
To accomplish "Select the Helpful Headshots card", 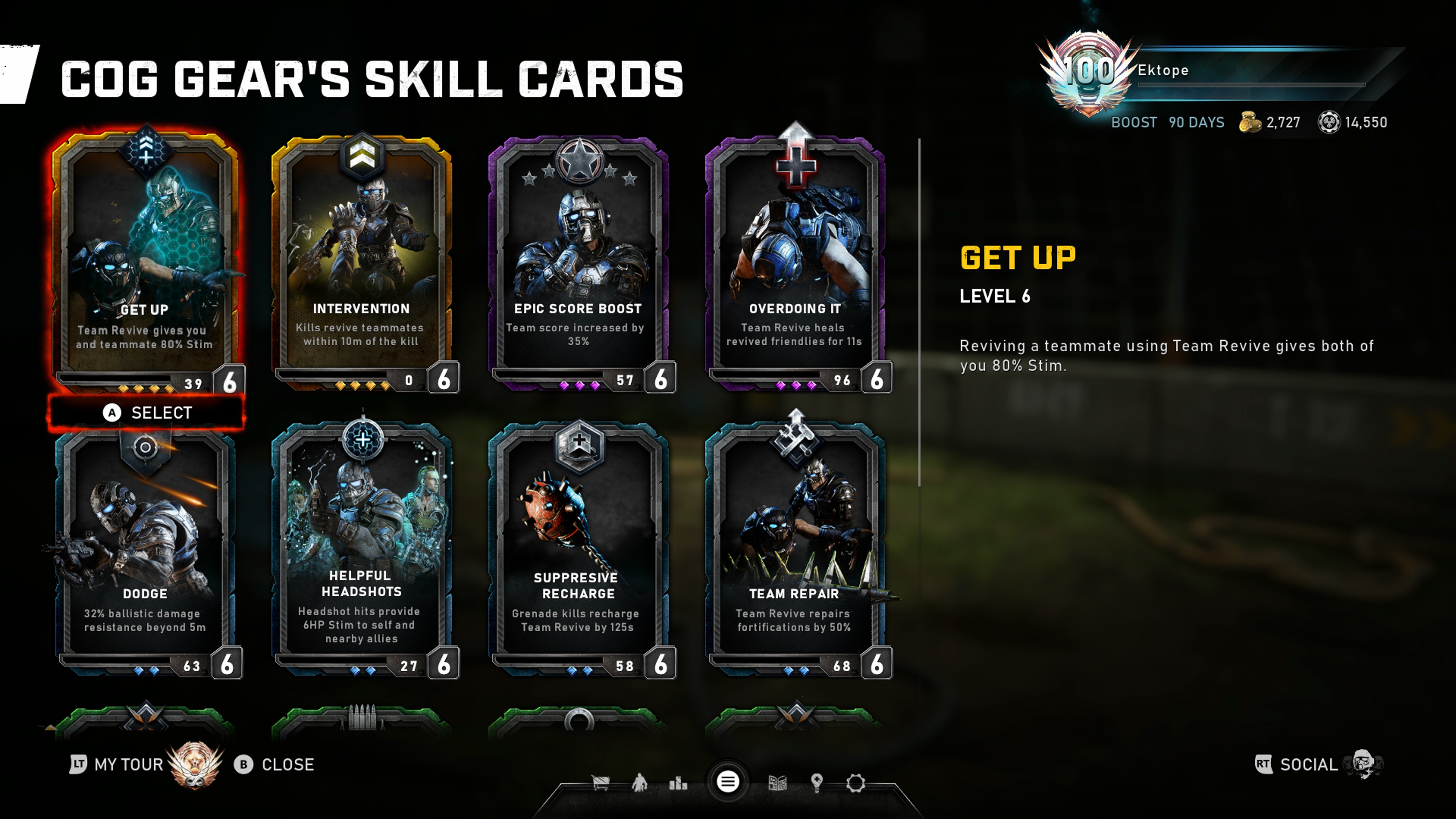I will click(x=362, y=548).
